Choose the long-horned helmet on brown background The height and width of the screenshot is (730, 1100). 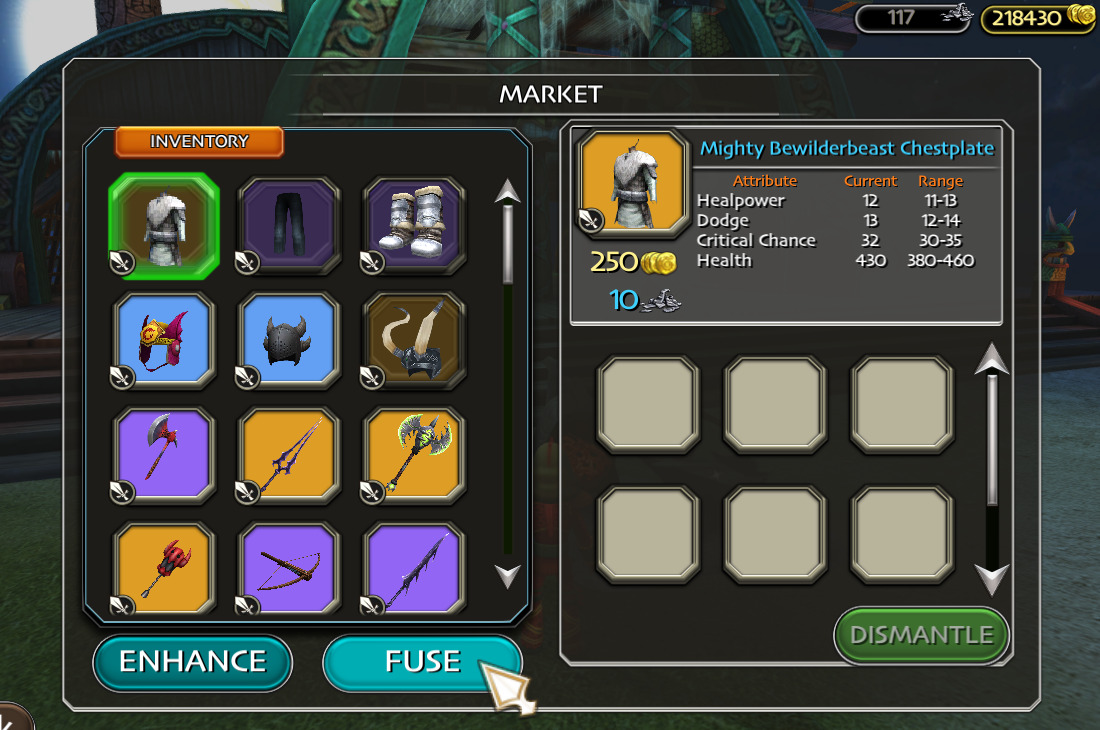pos(414,341)
